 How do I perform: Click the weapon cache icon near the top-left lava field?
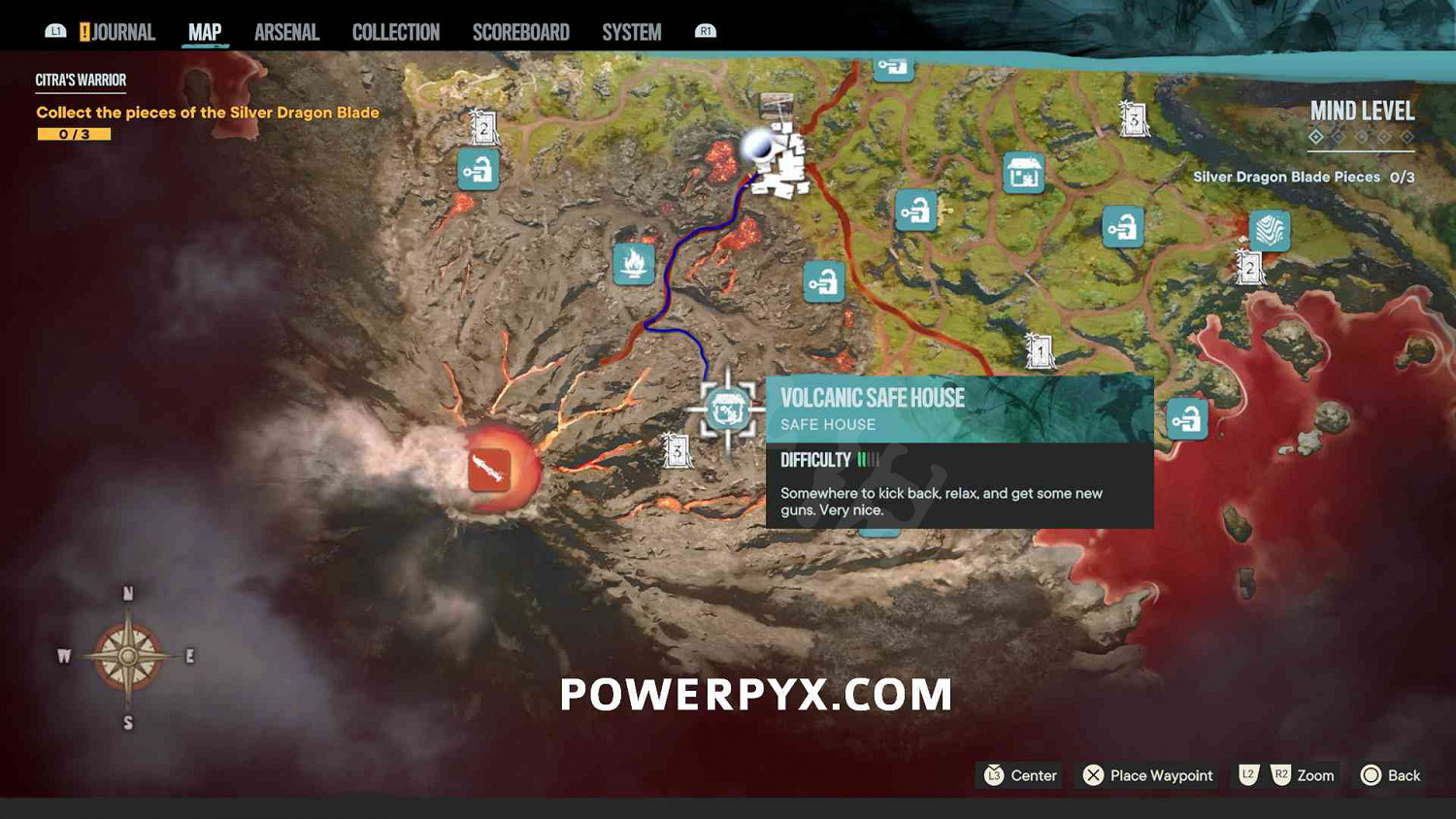click(477, 169)
